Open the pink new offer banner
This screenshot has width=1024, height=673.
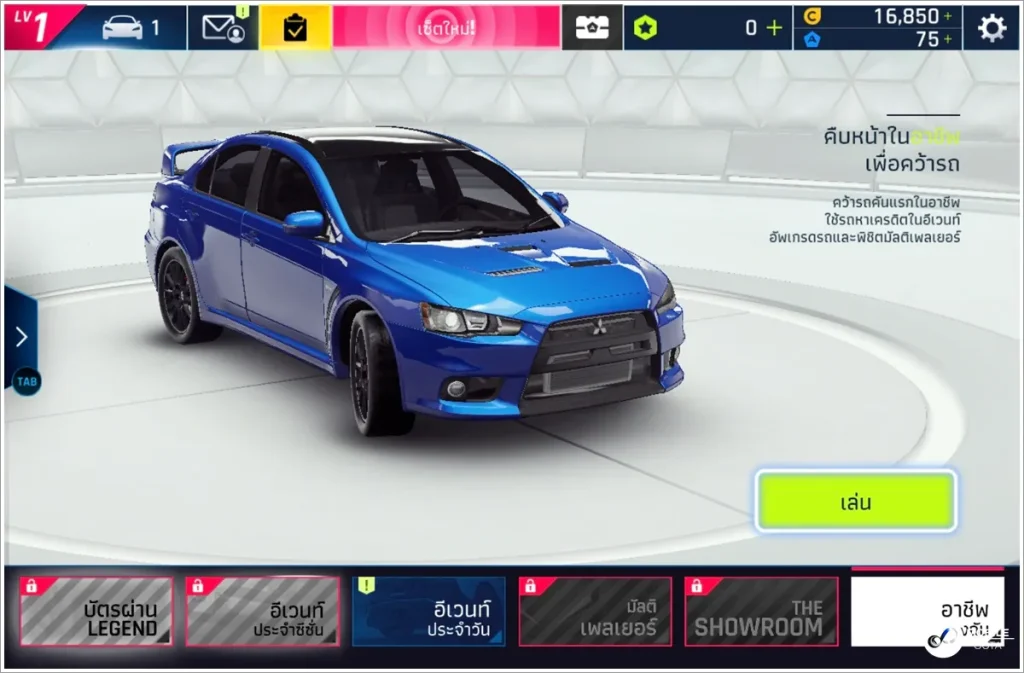(x=446, y=28)
